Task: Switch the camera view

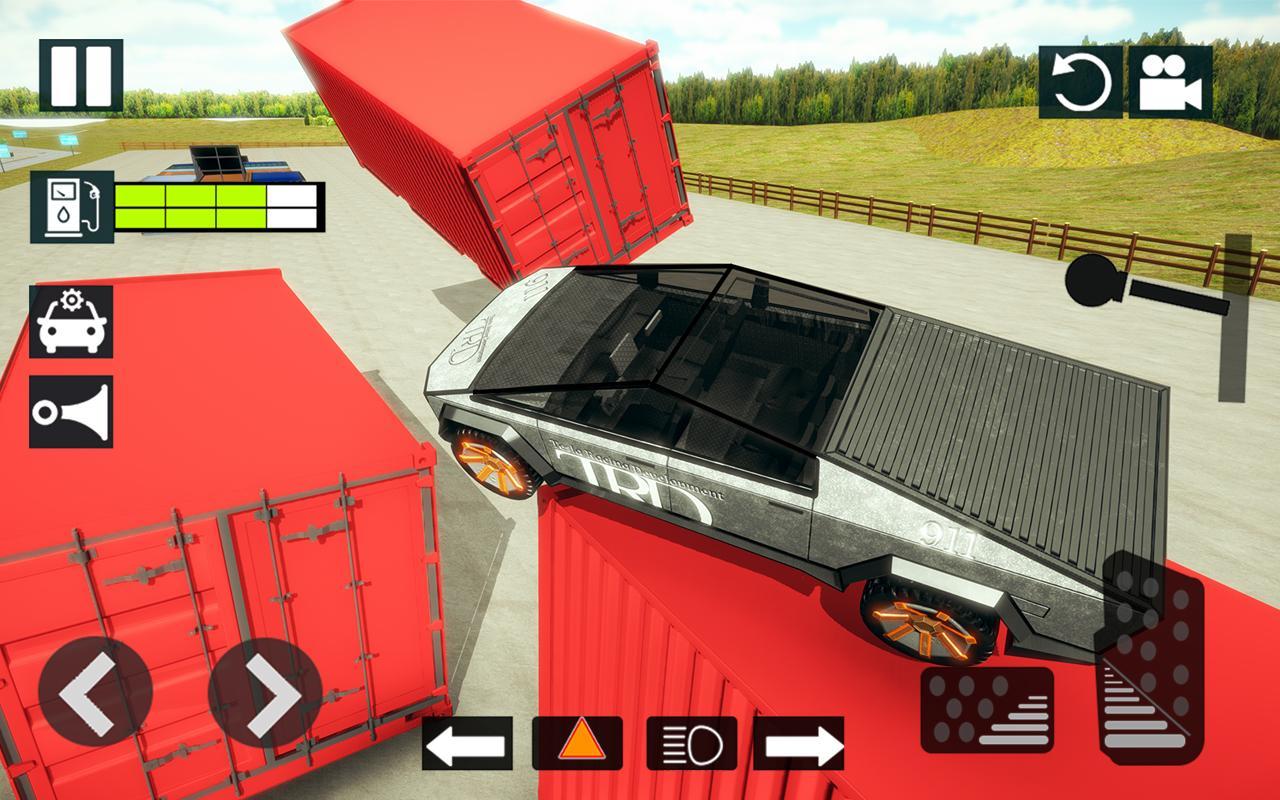Action: click(1170, 82)
